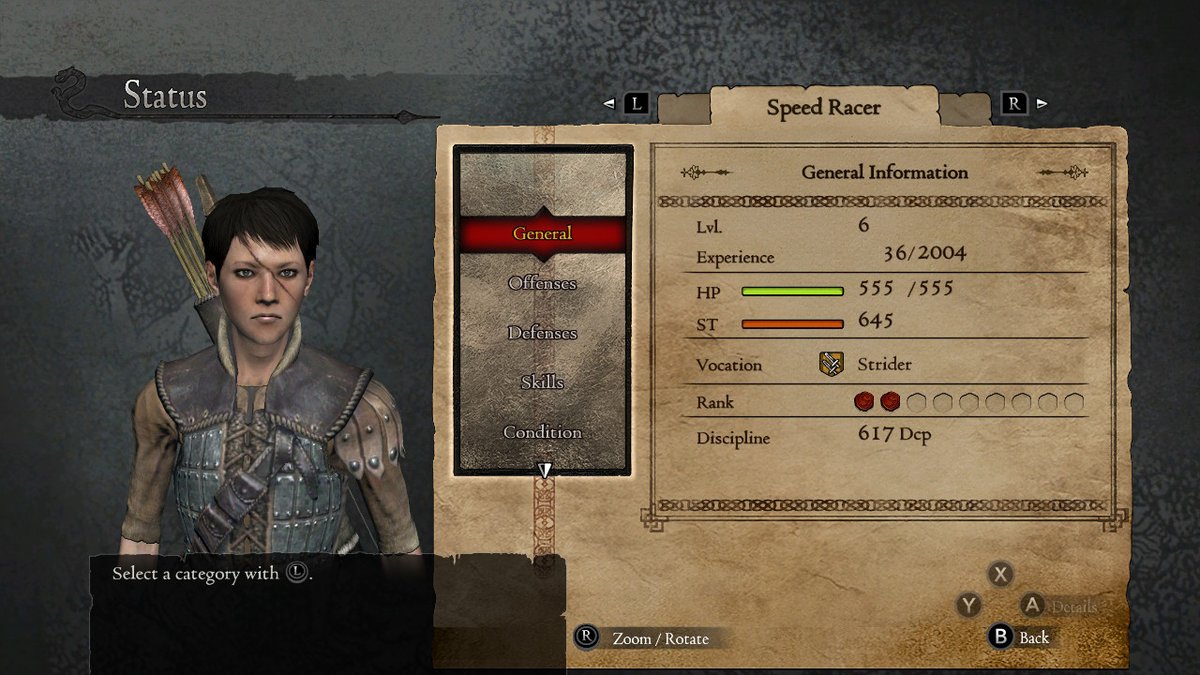Screen dimensions: 1200x675
Task: Select the General category
Action: [x=543, y=234]
